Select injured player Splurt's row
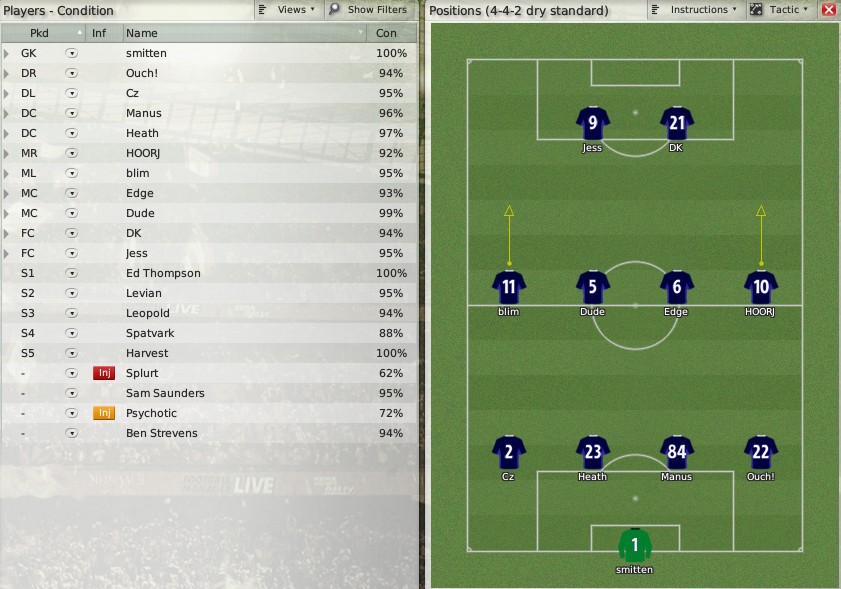Screen dimensions: 841x589 pos(142,373)
